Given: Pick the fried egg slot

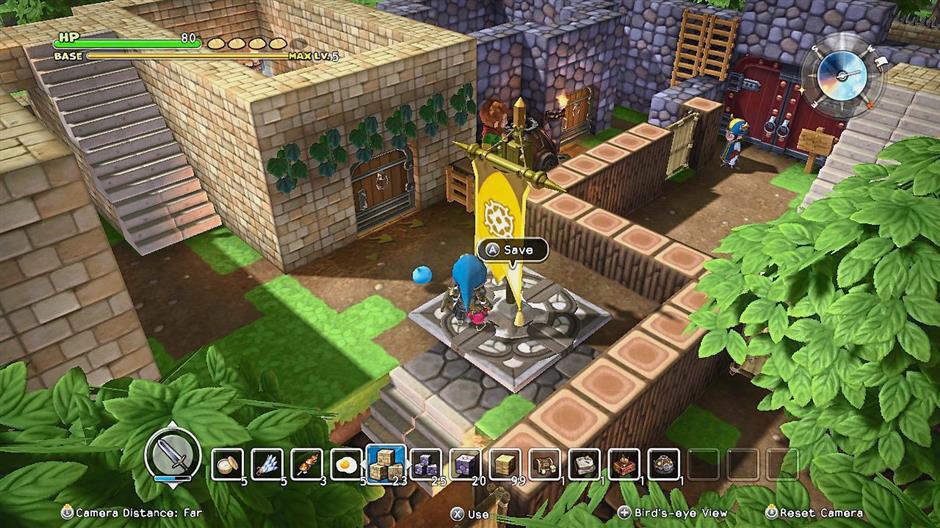Looking at the screenshot, I should tap(346, 464).
